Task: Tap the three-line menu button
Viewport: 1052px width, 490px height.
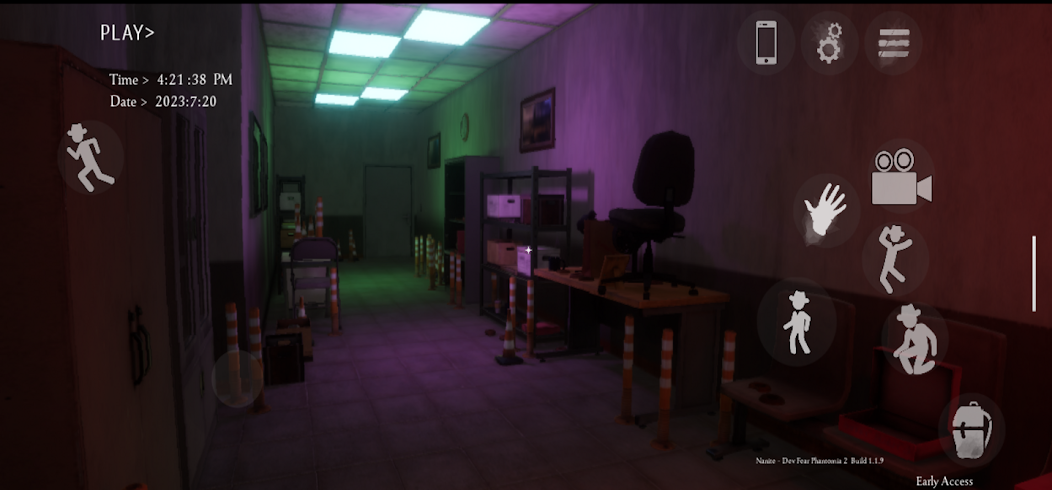Action: pyautogui.click(x=893, y=43)
